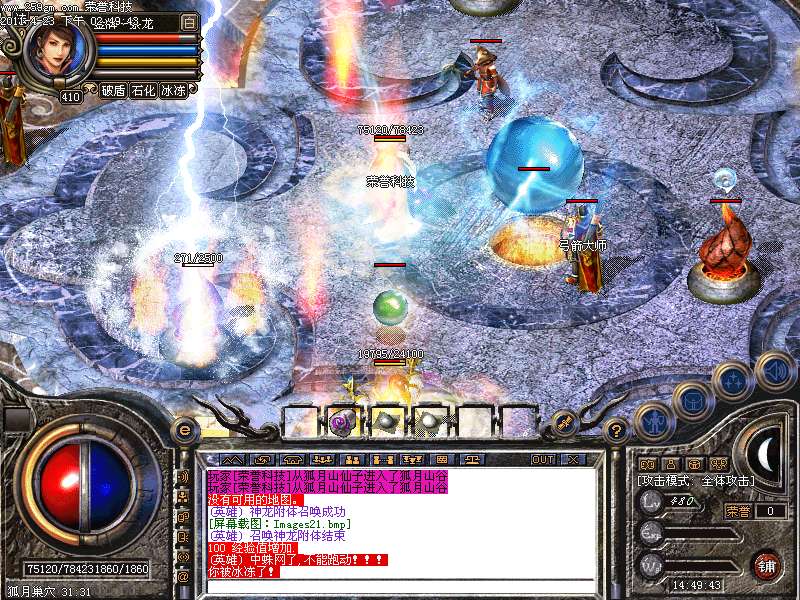Click the 破盾 hero skill button
The image size is (800, 600).
point(114,90)
